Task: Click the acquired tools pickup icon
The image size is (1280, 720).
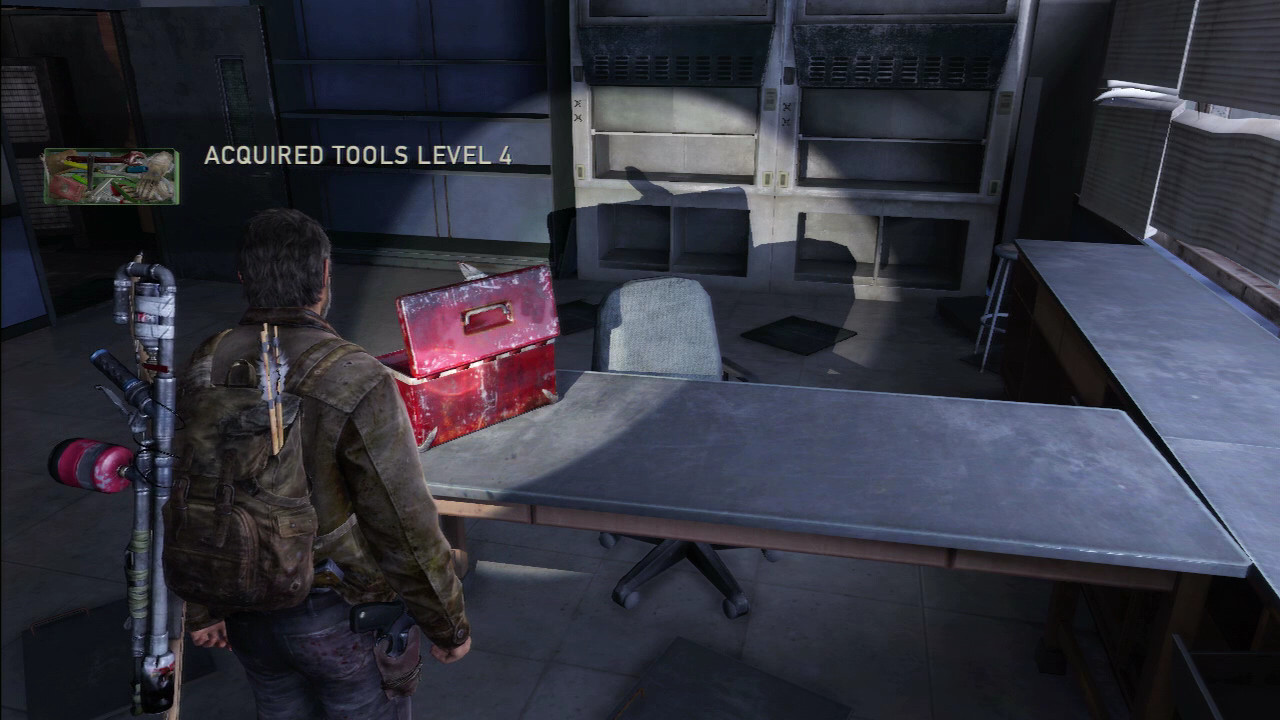Action: (110, 177)
